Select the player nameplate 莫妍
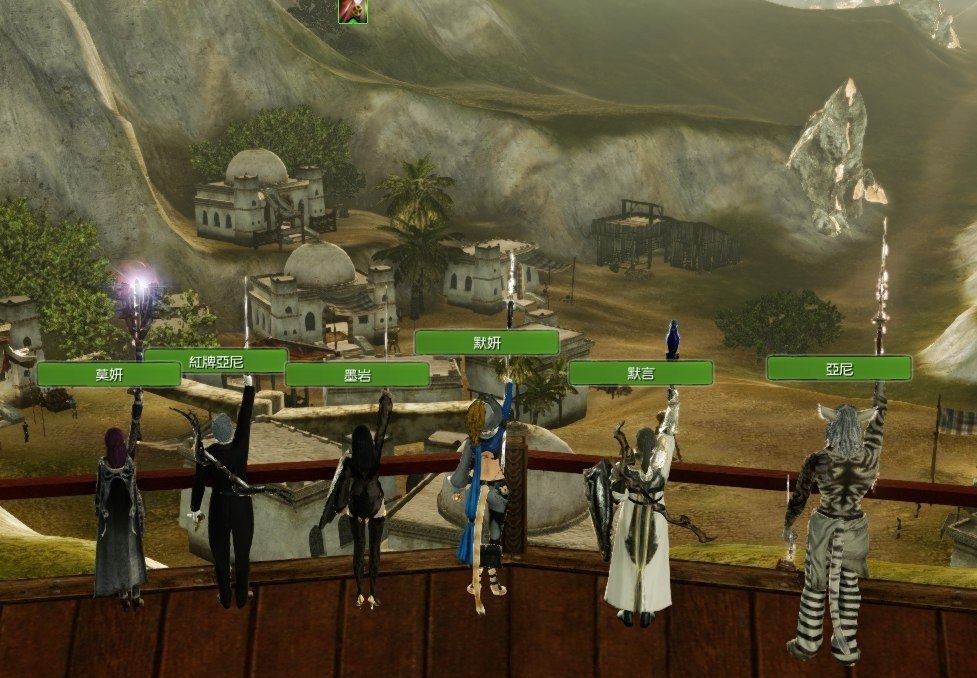 coord(108,374)
